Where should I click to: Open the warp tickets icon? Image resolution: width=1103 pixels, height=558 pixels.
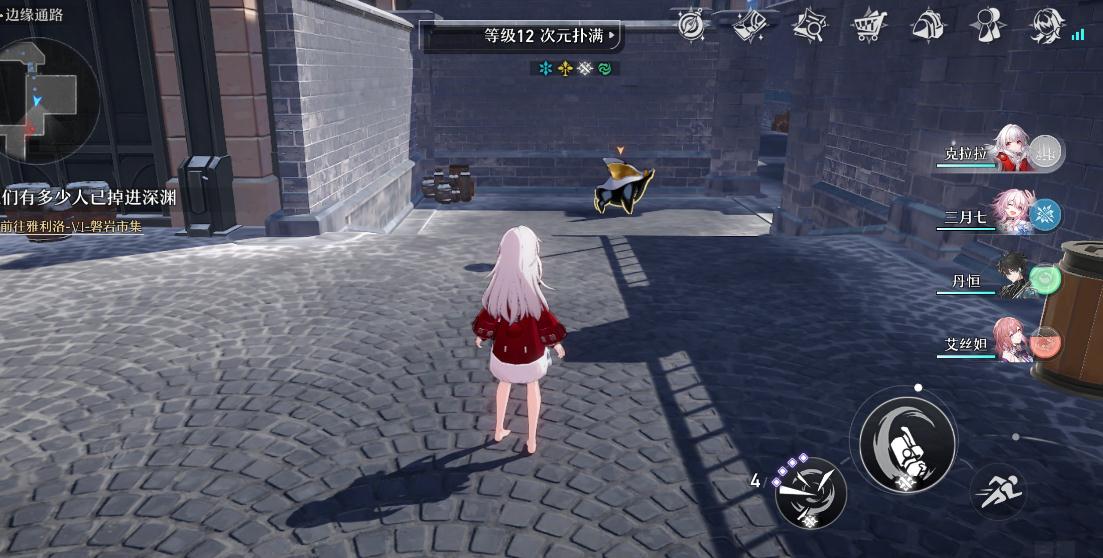750,26
